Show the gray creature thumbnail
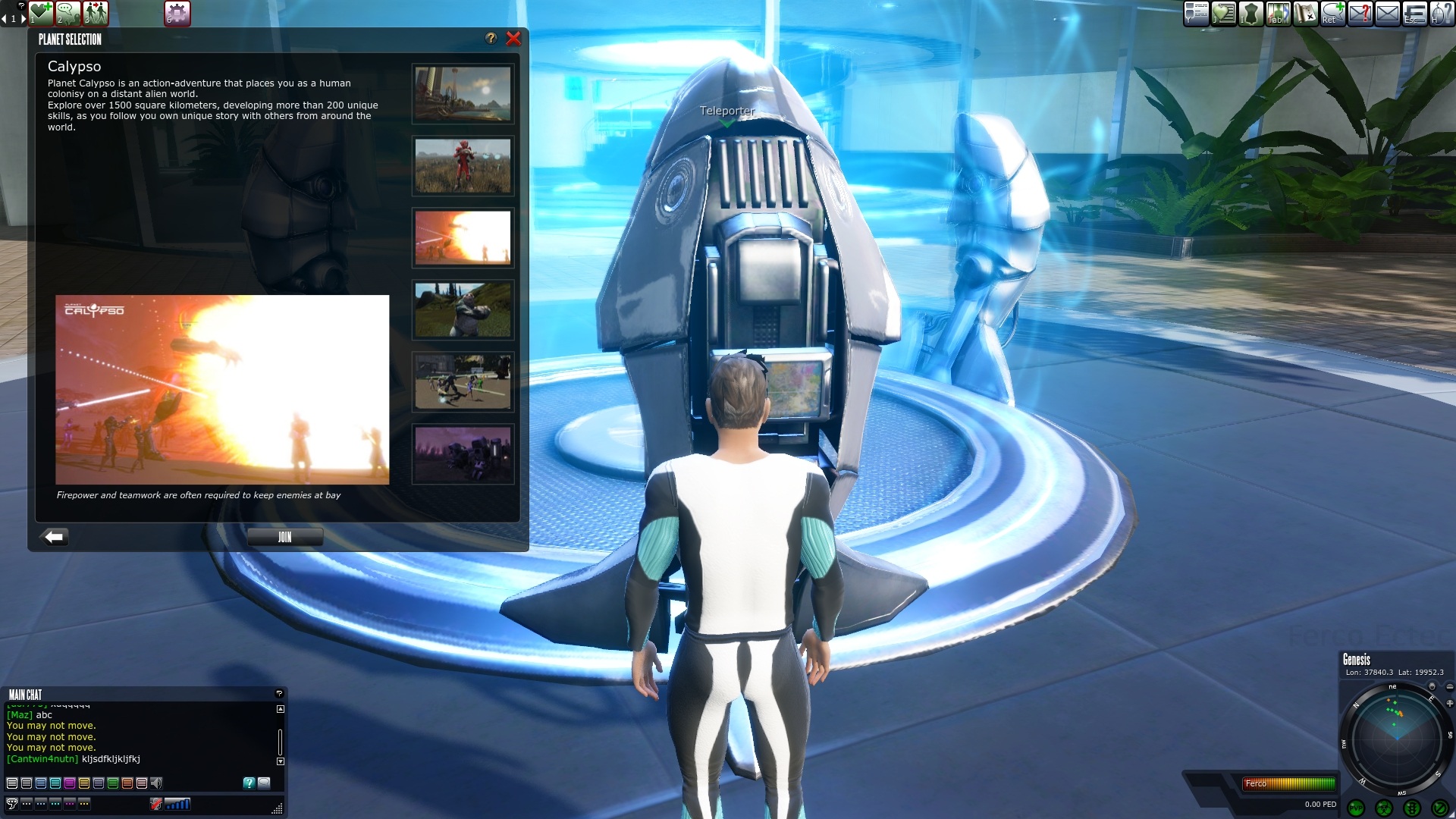Viewport: 1456px width, 819px height. [x=463, y=310]
